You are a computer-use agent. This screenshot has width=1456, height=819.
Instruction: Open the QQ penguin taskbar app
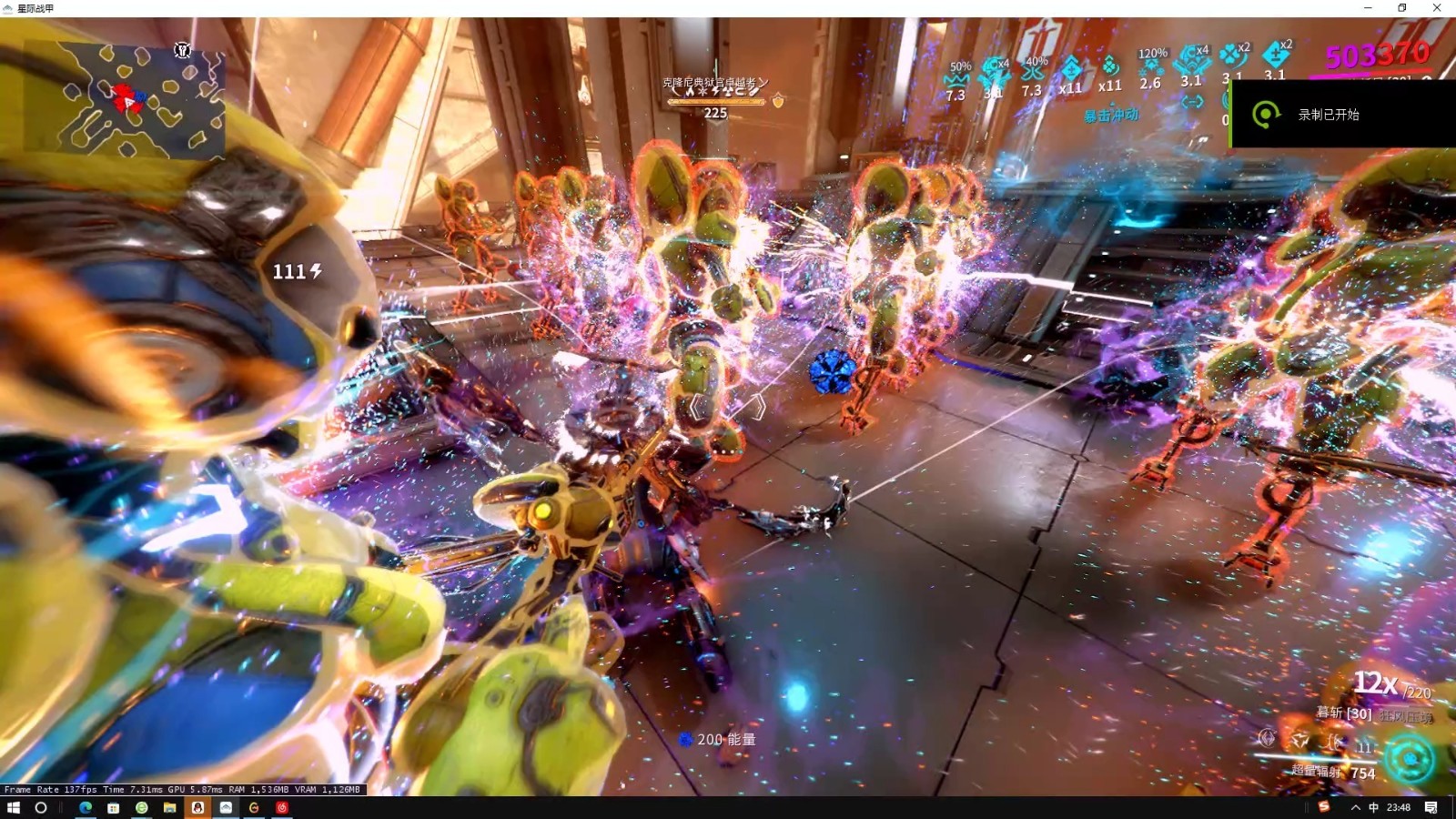(197, 807)
